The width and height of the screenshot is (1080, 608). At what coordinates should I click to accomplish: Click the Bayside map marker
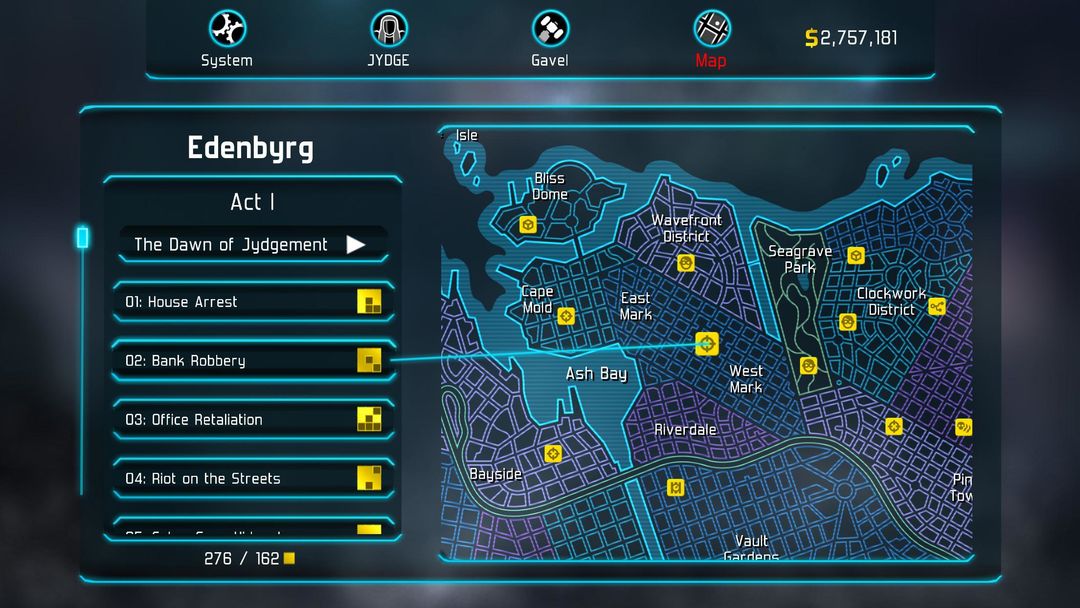click(x=553, y=454)
